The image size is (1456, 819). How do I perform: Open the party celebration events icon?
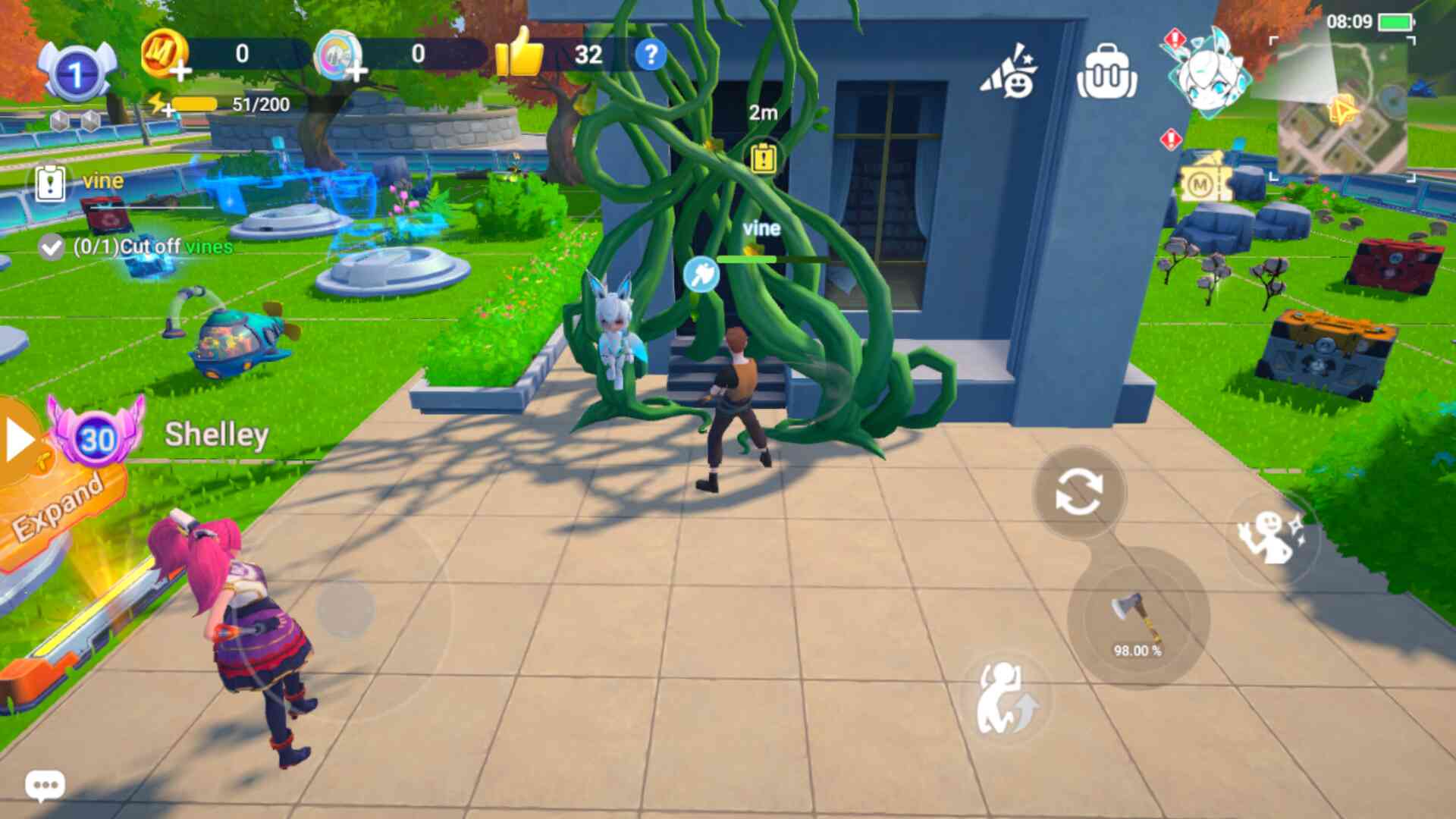coord(1009,73)
